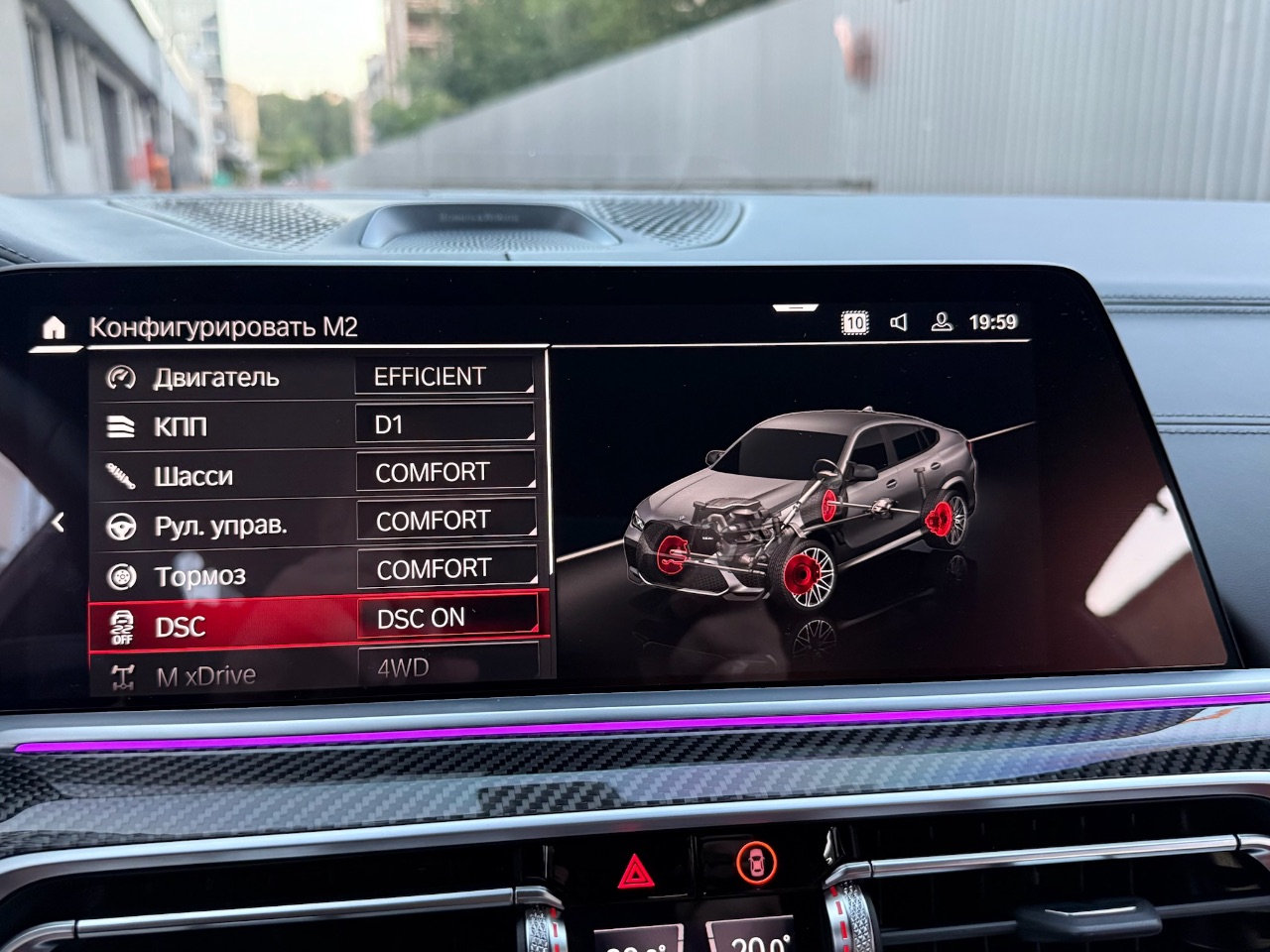The height and width of the screenshot is (952, 1270).
Task: Click the speaker volume icon in status bar
Action: 898,320
